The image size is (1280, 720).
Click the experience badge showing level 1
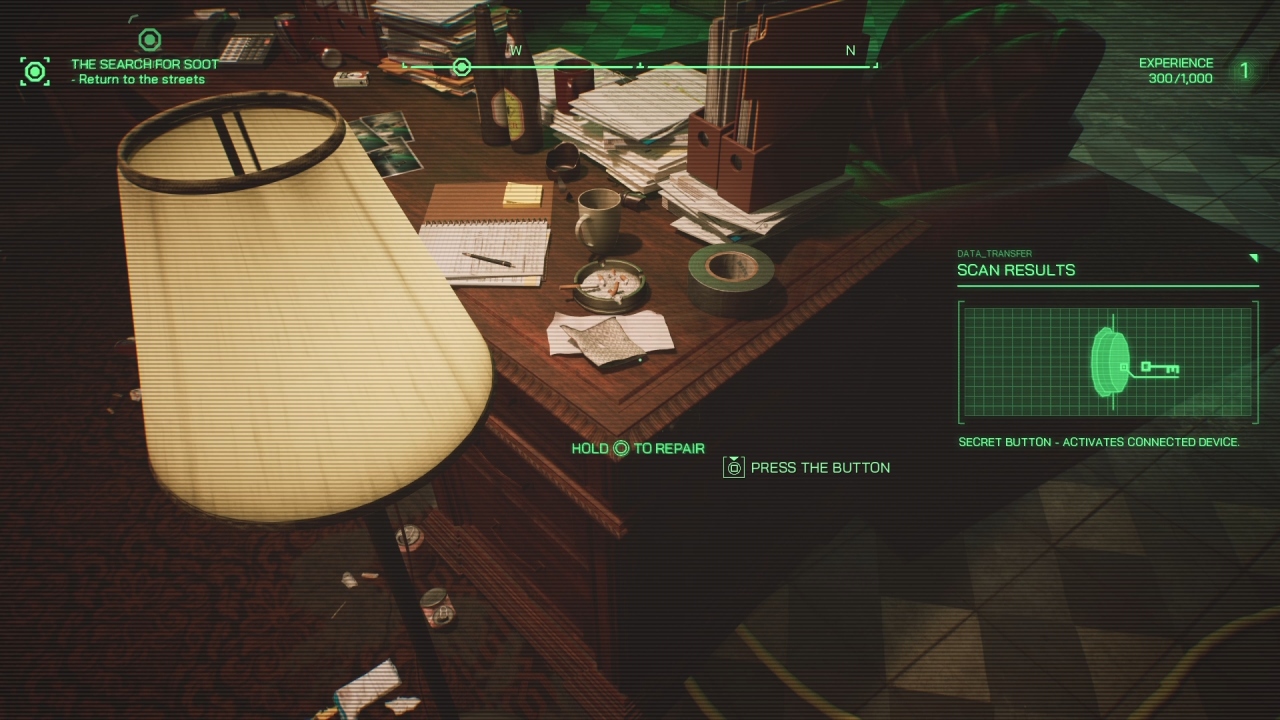(1243, 70)
